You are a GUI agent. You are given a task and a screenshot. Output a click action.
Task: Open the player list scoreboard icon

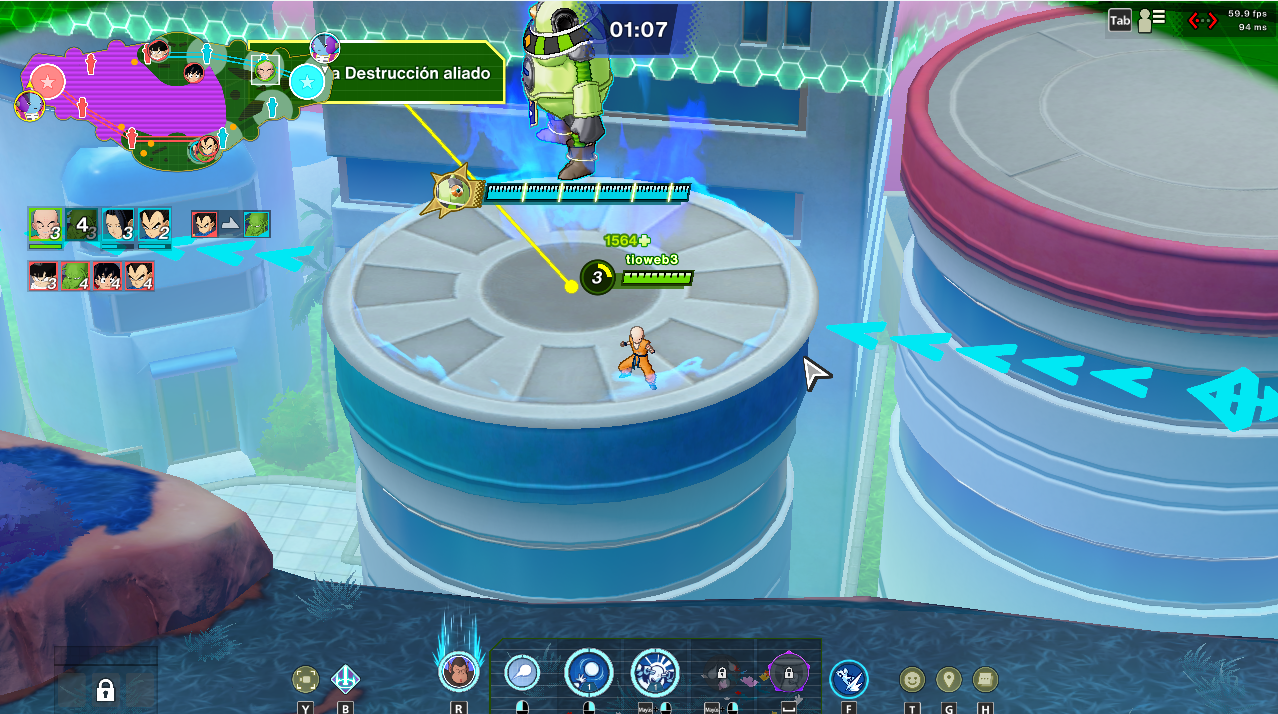[1152, 19]
